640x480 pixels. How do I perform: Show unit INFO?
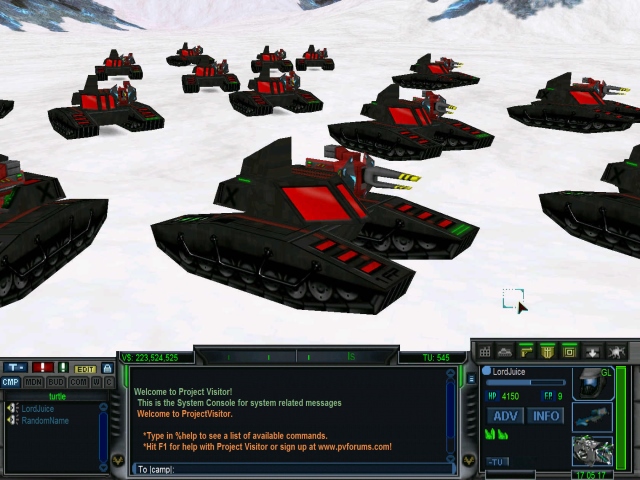coord(546,416)
